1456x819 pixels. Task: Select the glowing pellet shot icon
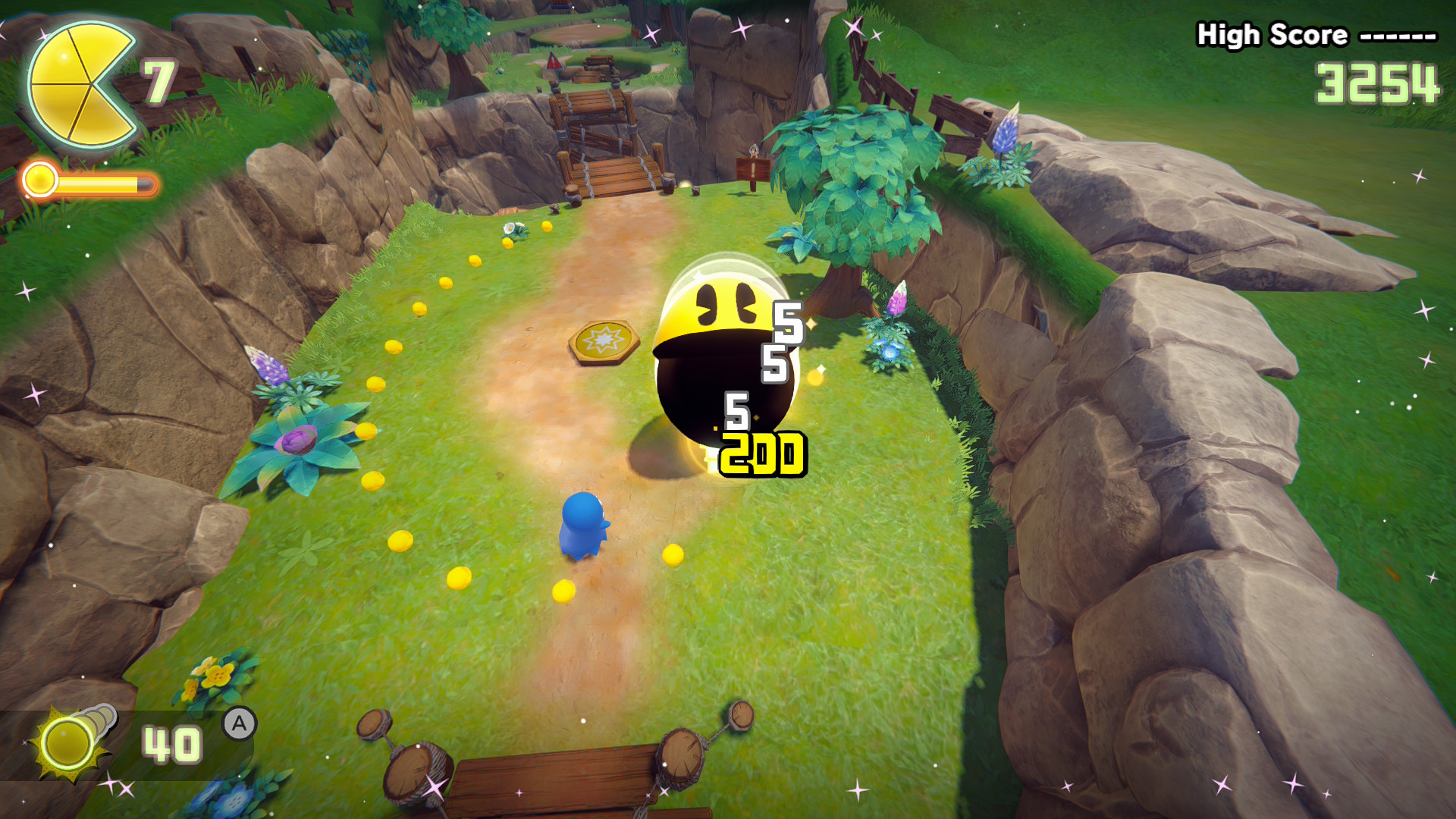70,741
